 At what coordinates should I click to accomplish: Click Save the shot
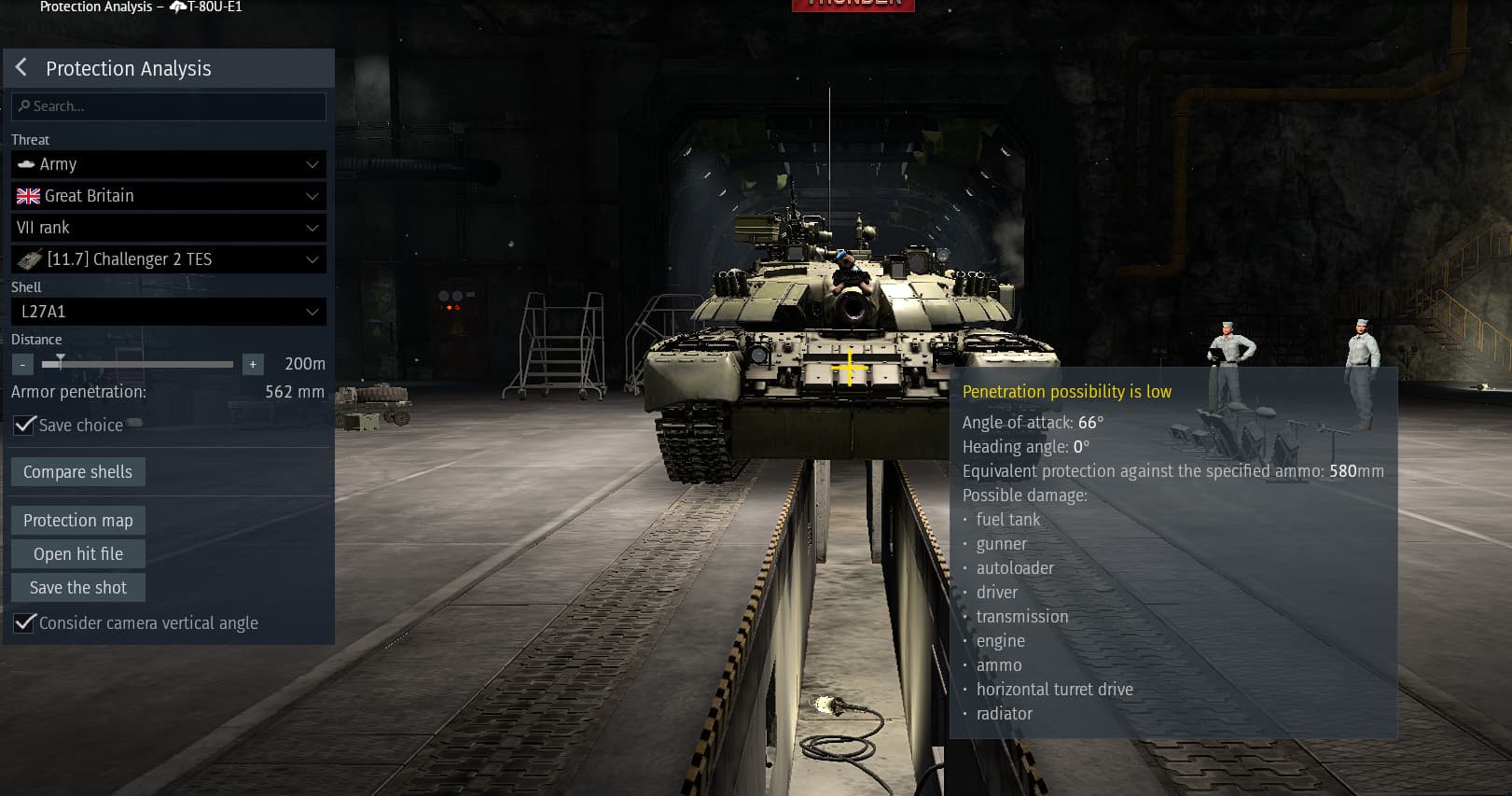(x=77, y=588)
